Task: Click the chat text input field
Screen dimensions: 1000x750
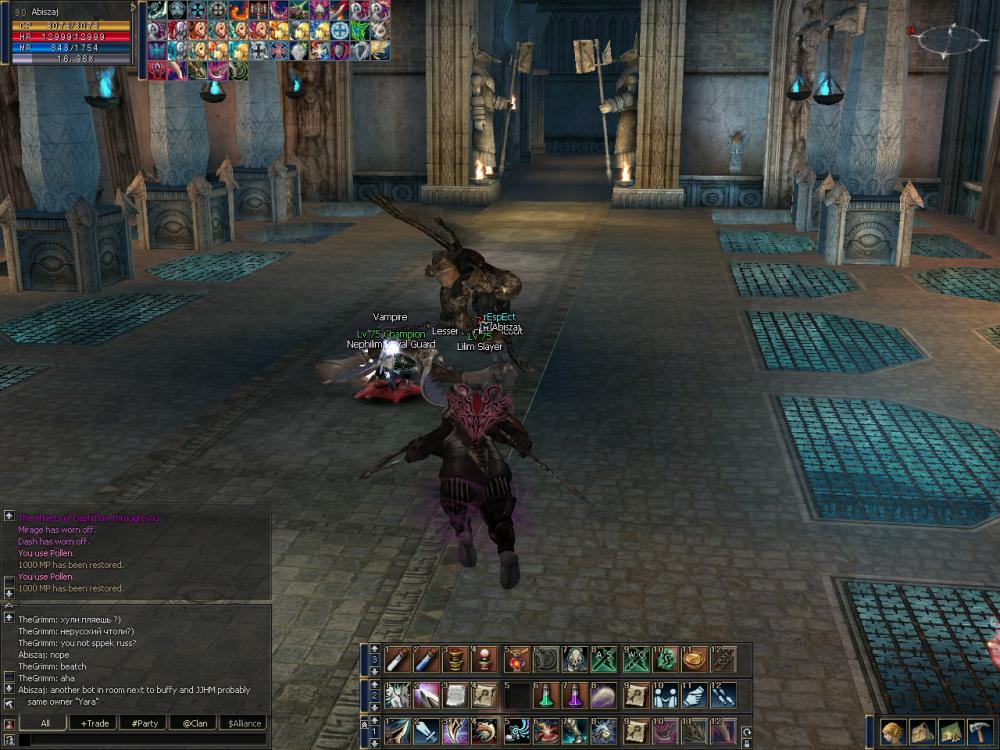Action: point(140,740)
